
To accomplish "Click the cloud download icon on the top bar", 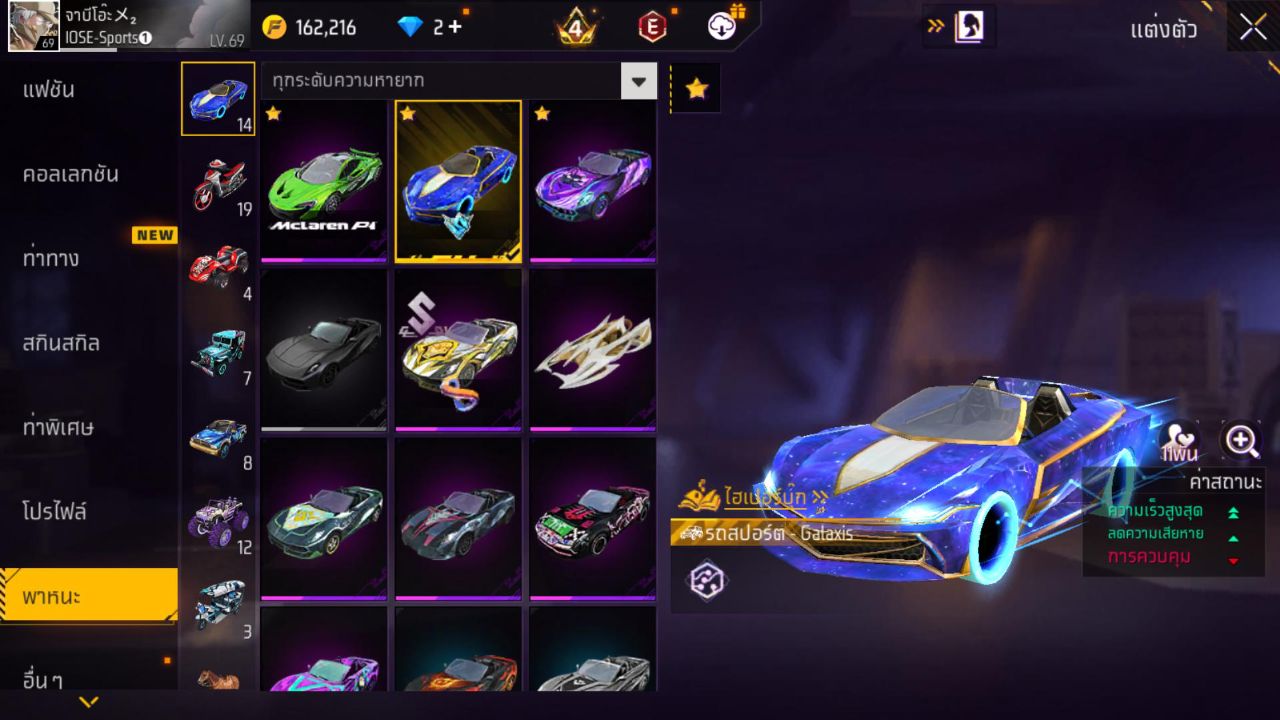I will coord(719,28).
